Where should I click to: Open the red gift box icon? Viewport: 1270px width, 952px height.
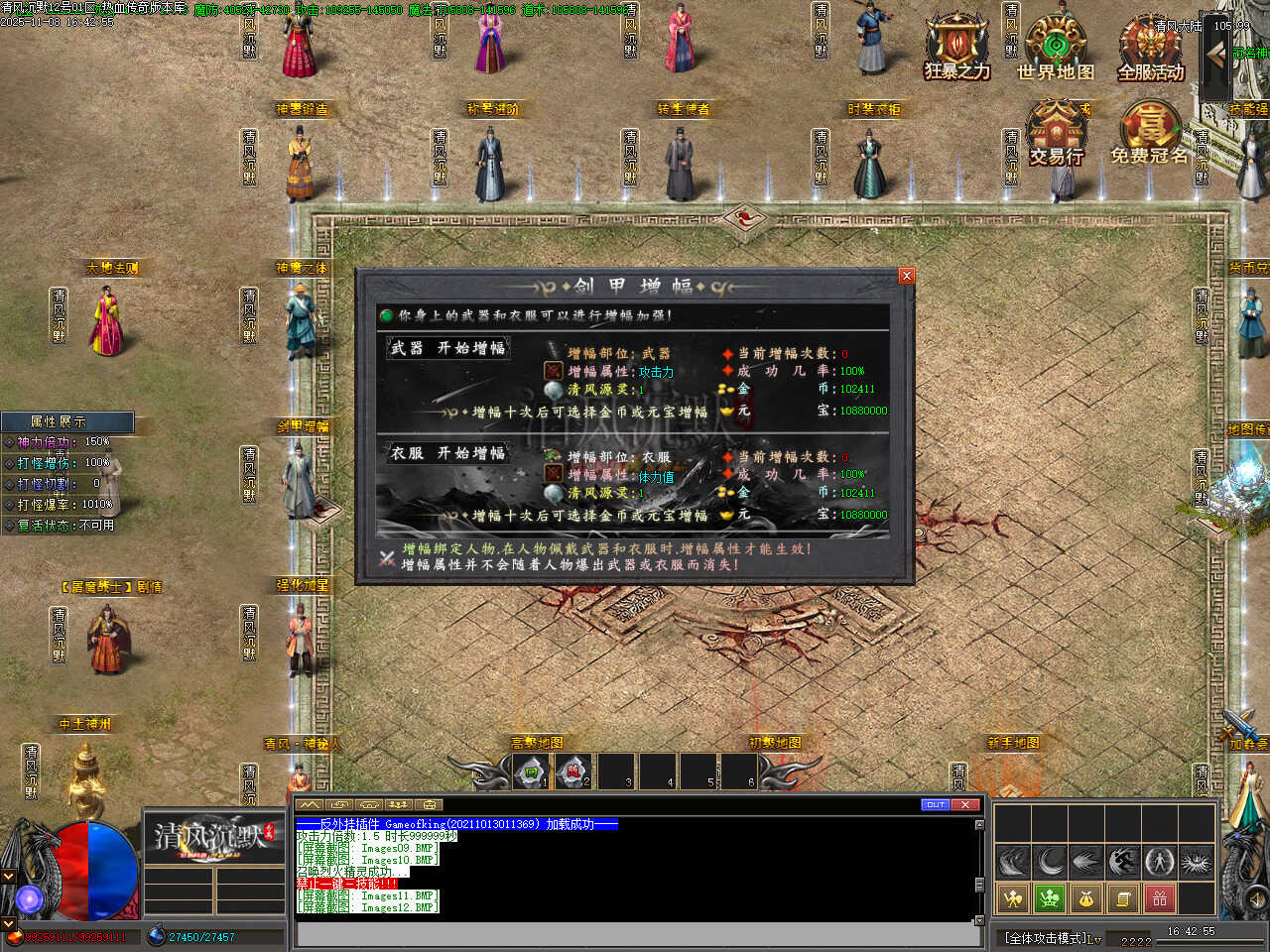1159,898
